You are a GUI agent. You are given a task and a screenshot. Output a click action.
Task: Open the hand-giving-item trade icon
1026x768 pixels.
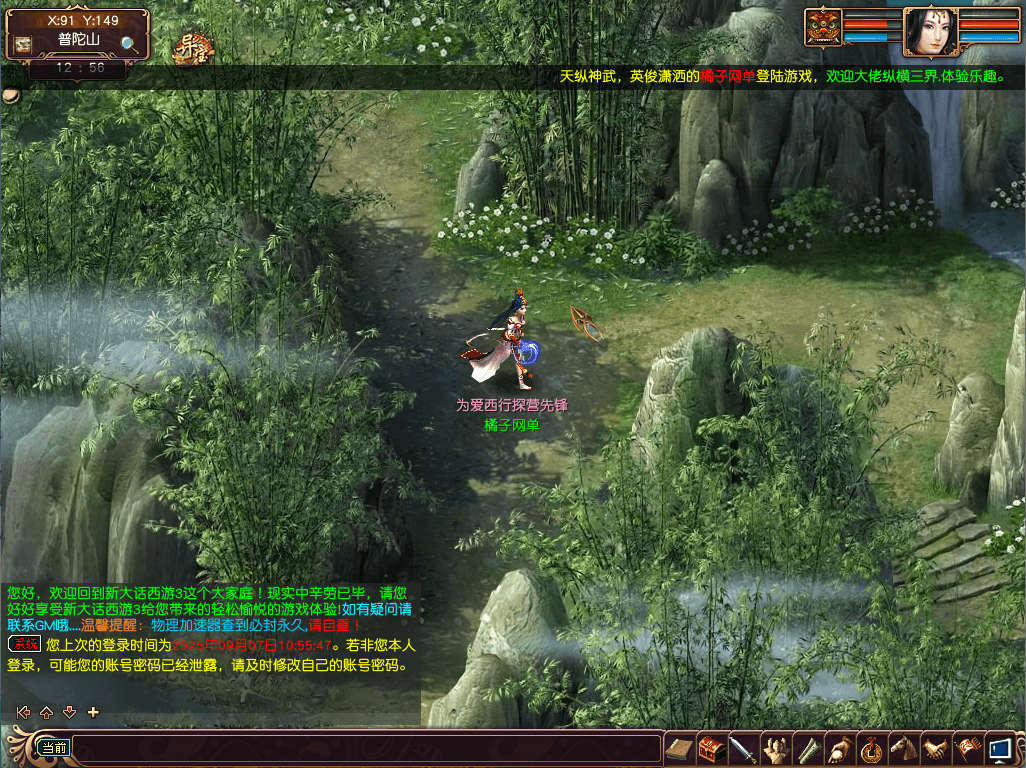pos(839,748)
